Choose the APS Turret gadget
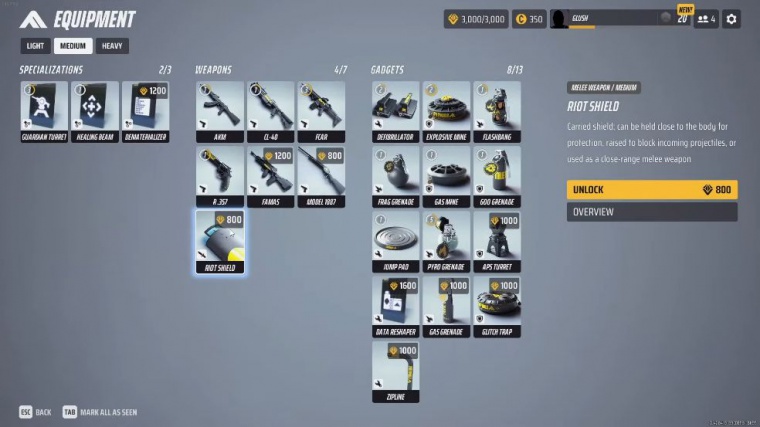This screenshot has height=427, width=760. 497,241
